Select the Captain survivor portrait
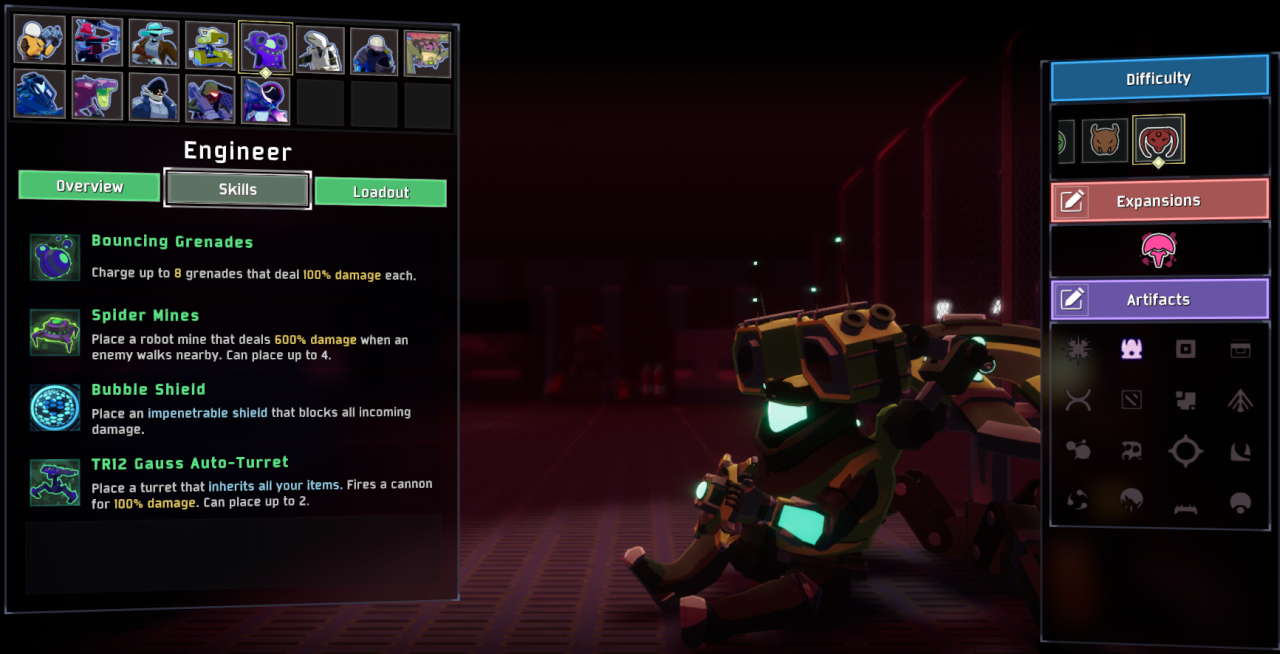Viewport: 1280px width, 654px height. [x=154, y=97]
